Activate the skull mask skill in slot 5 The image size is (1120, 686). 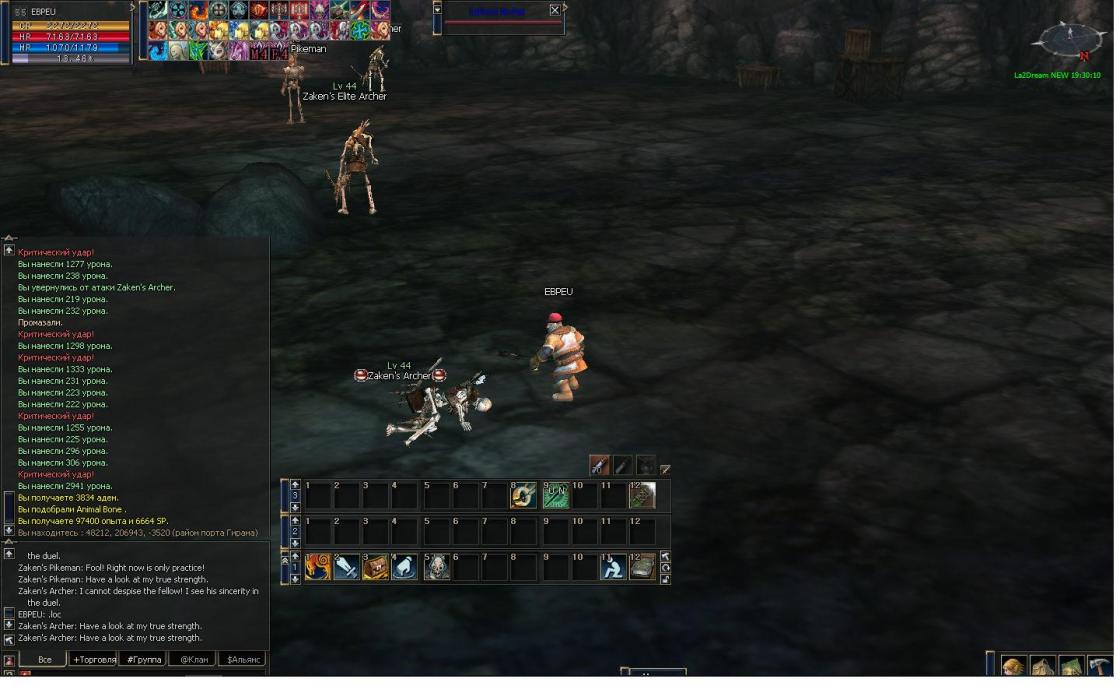point(437,567)
